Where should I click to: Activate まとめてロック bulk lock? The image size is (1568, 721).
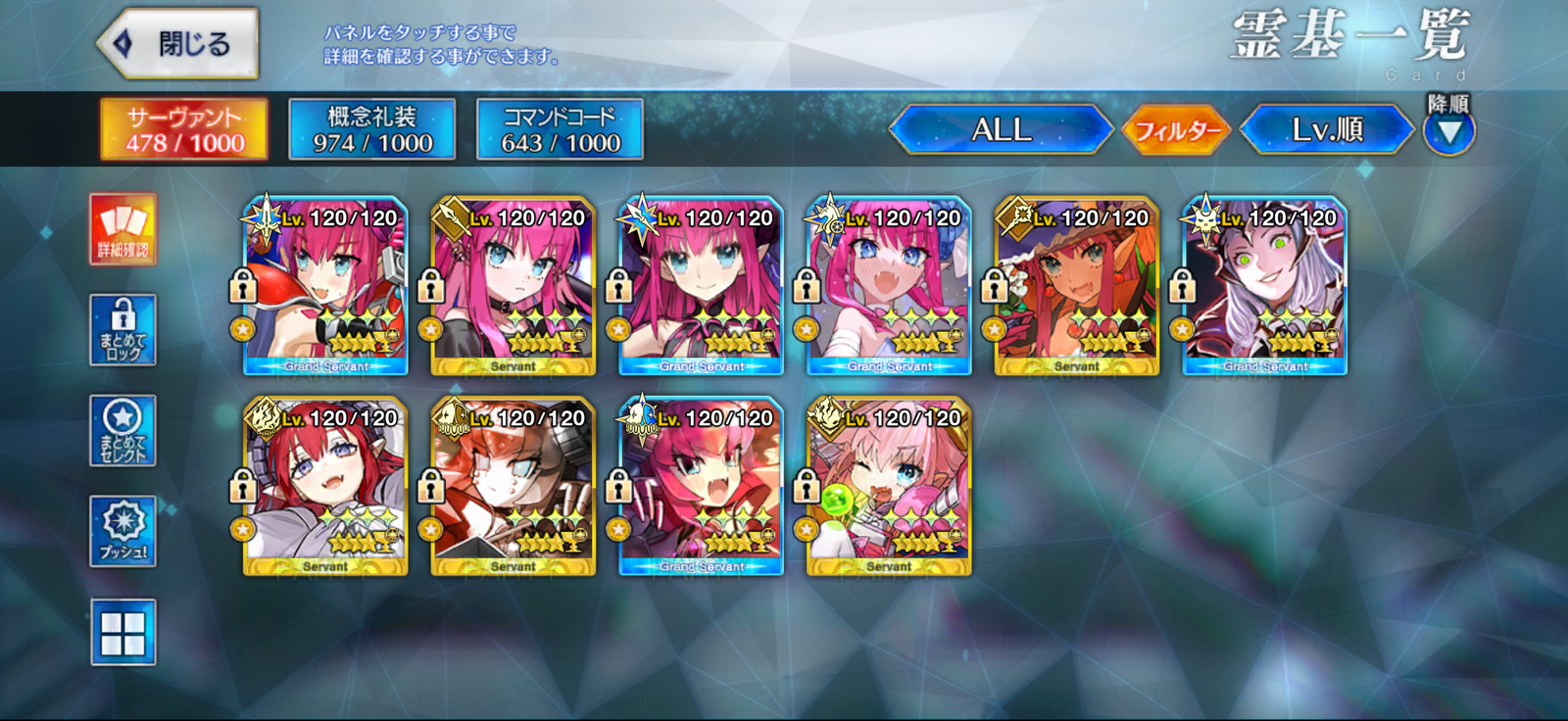(x=122, y=330)
